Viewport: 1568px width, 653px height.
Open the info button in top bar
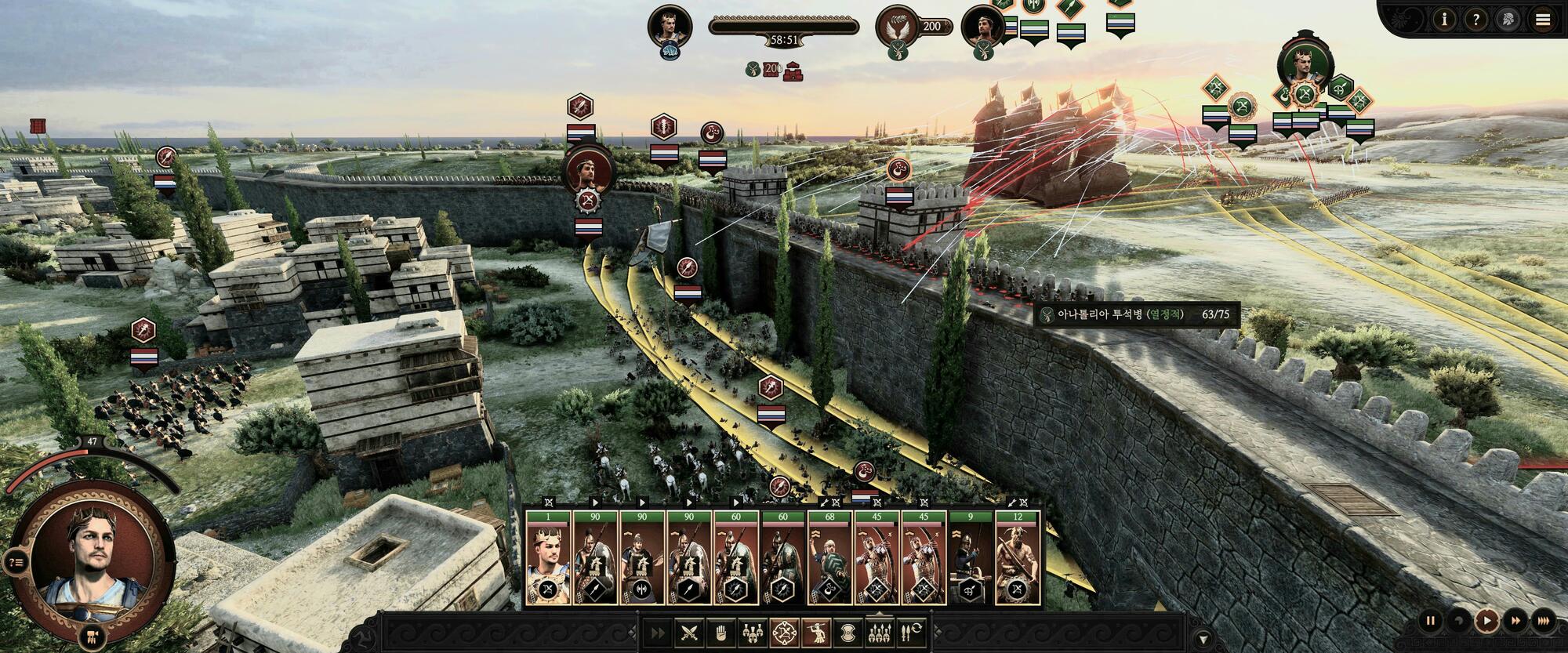[x=1444, y=20]
